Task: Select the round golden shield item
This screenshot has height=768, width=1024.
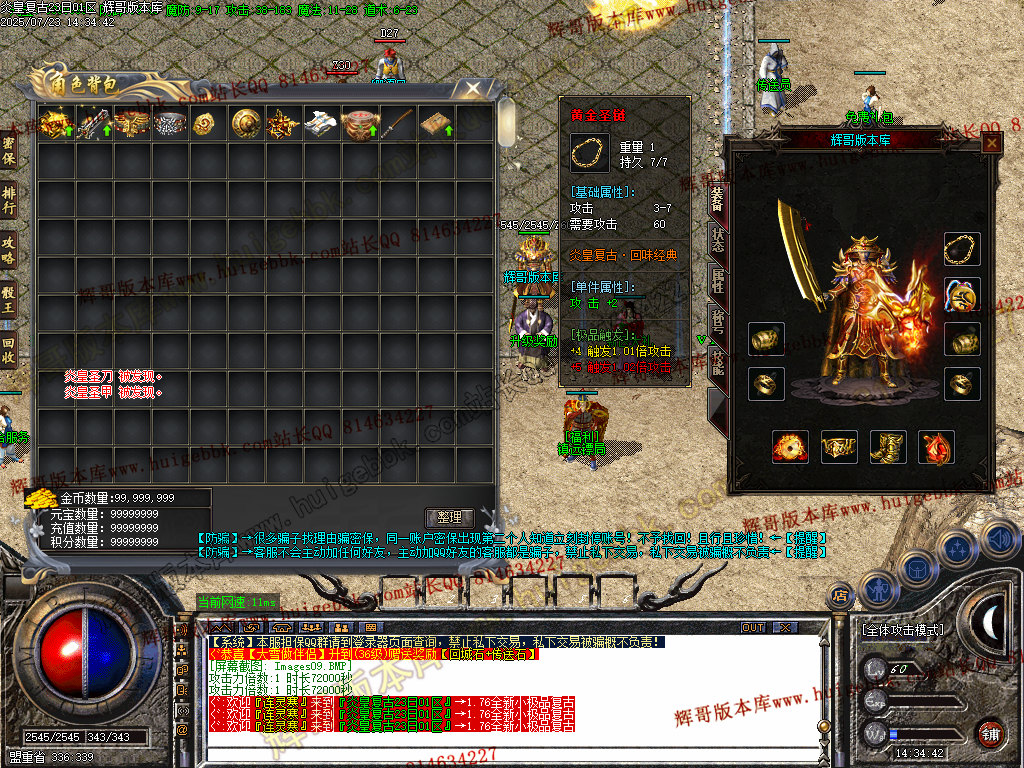Action: [x=246, y=124]
